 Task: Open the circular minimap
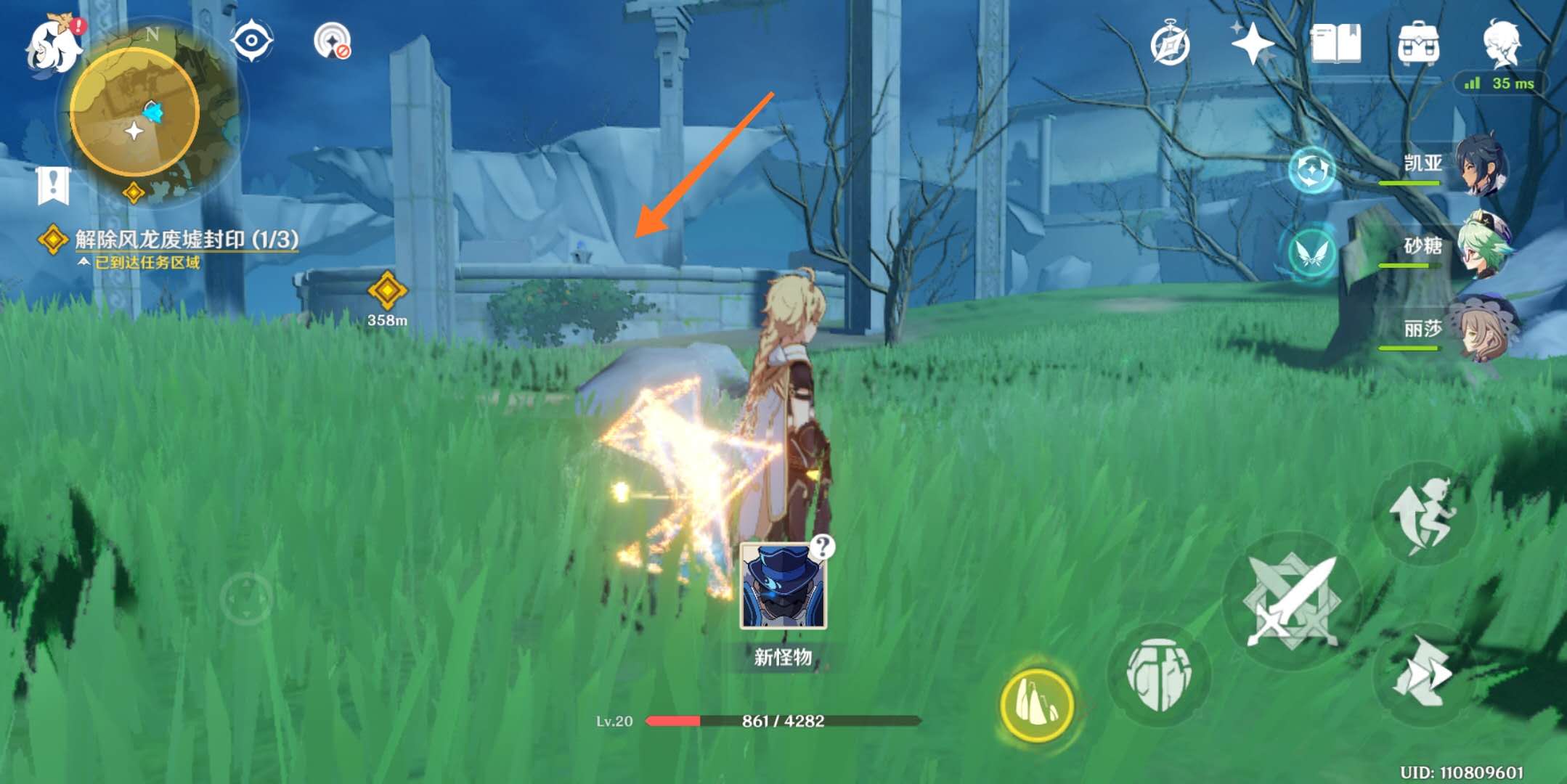pos(135,113)
